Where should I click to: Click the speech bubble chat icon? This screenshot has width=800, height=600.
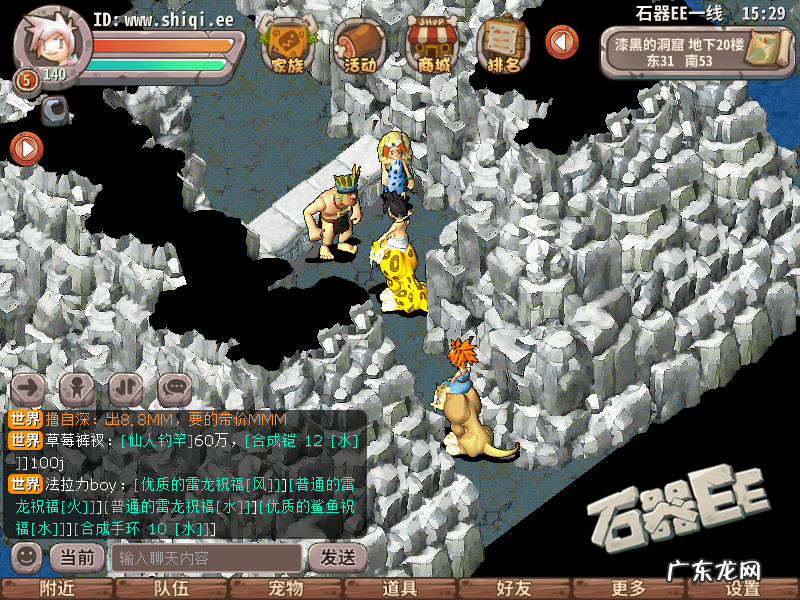point(174,386)
